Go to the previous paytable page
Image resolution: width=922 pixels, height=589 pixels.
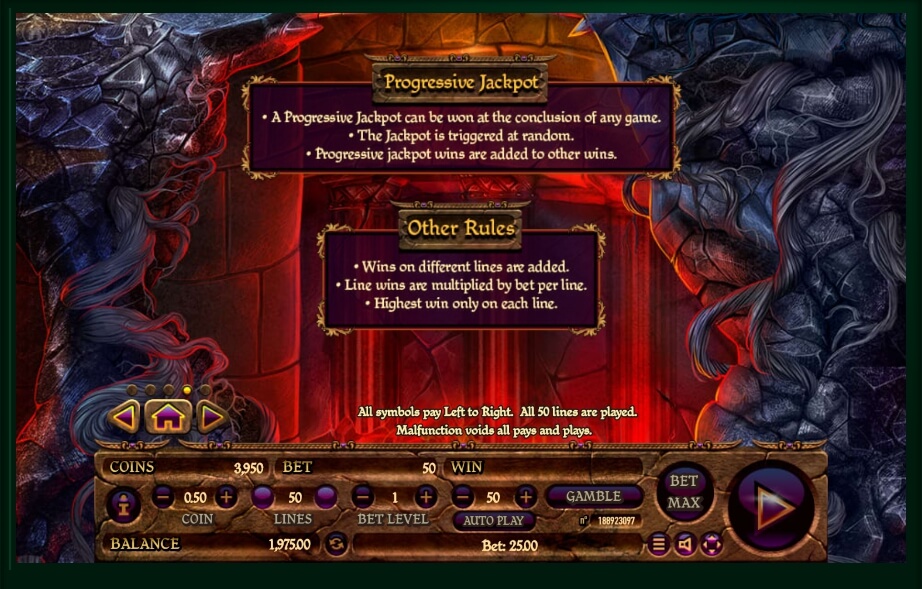tap(125, 417)
